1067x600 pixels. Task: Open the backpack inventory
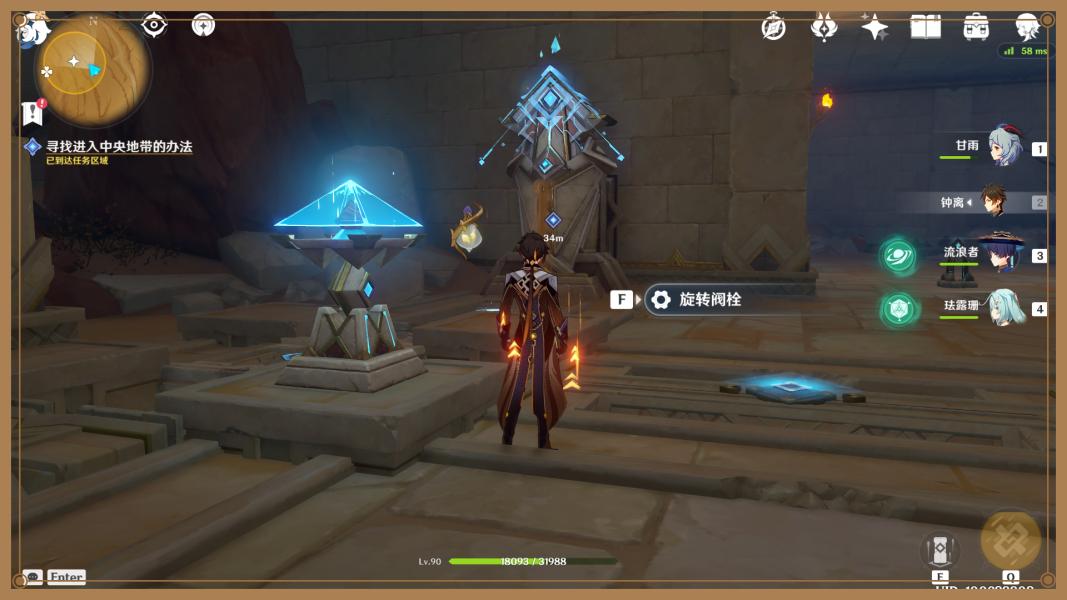pos(976,27)
